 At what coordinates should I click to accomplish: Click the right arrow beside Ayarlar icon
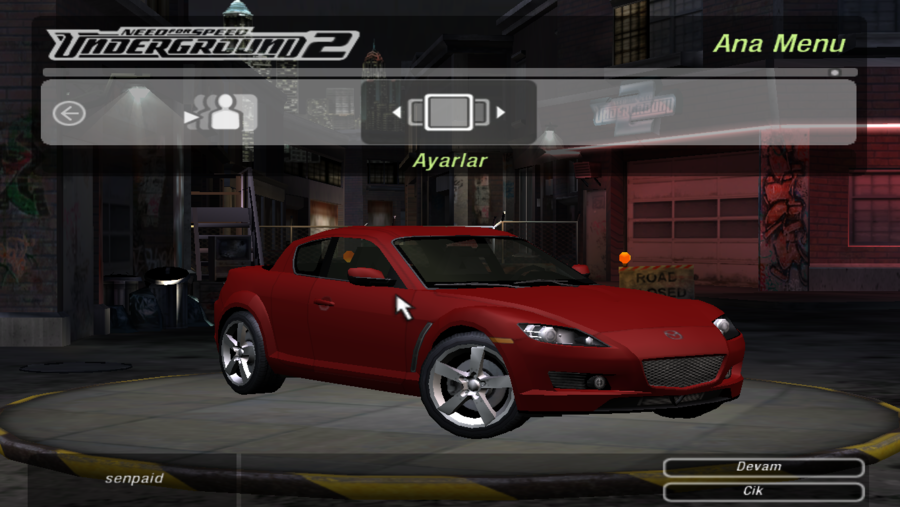click(501, 113)
